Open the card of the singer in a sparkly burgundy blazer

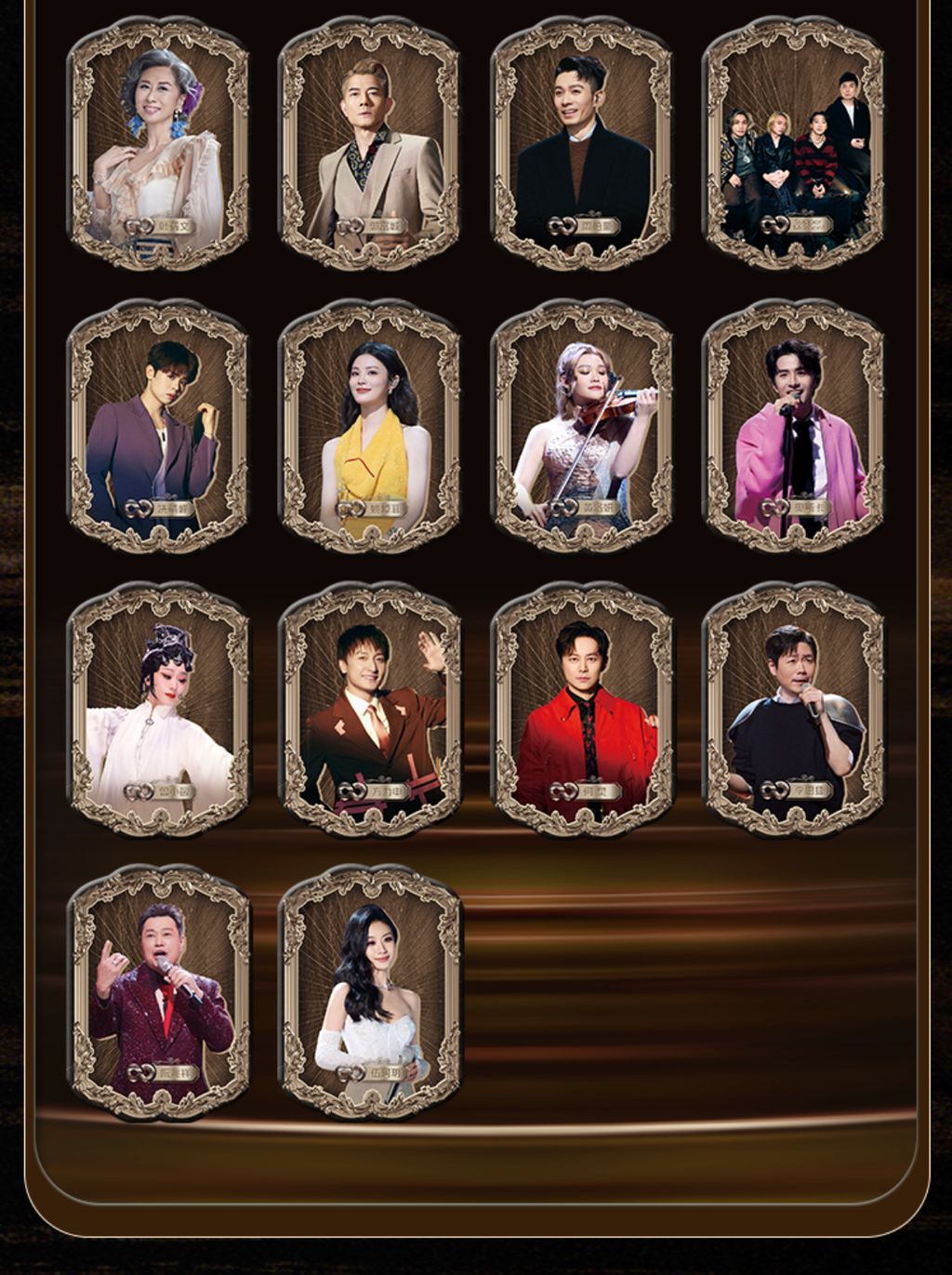[x=158, y=992]
